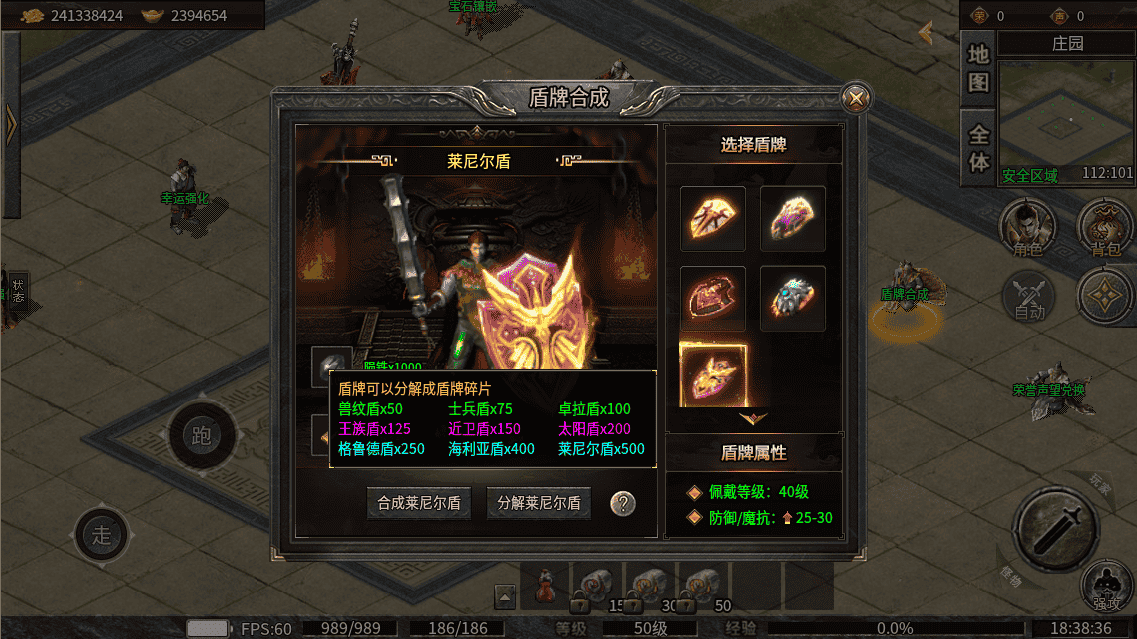Select the highlighted 莱尼尔盾 shield thumbnail
1137x639 pixels.
click(713, 374)
